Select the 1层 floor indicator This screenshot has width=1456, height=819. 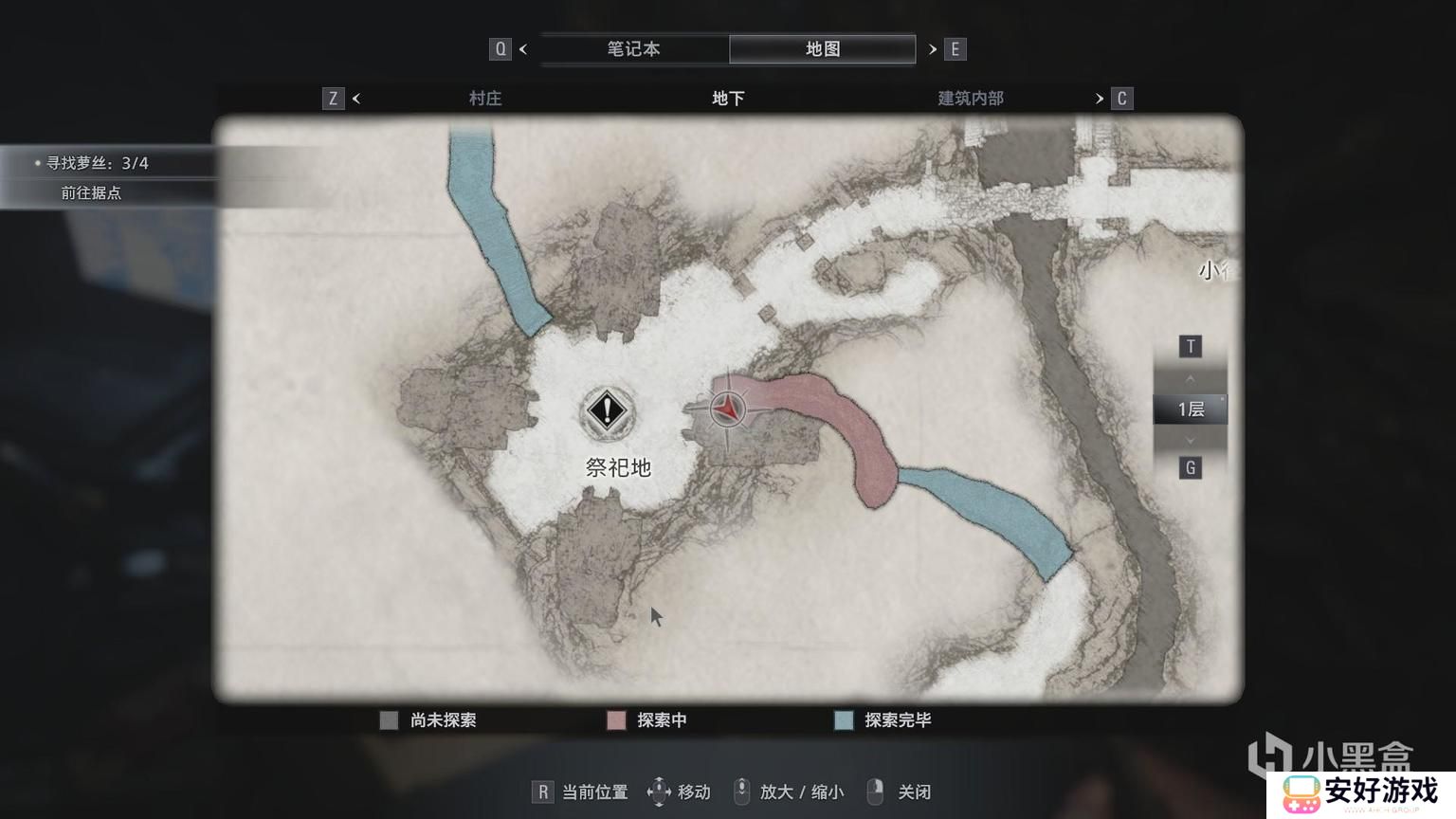[1191, 409]
